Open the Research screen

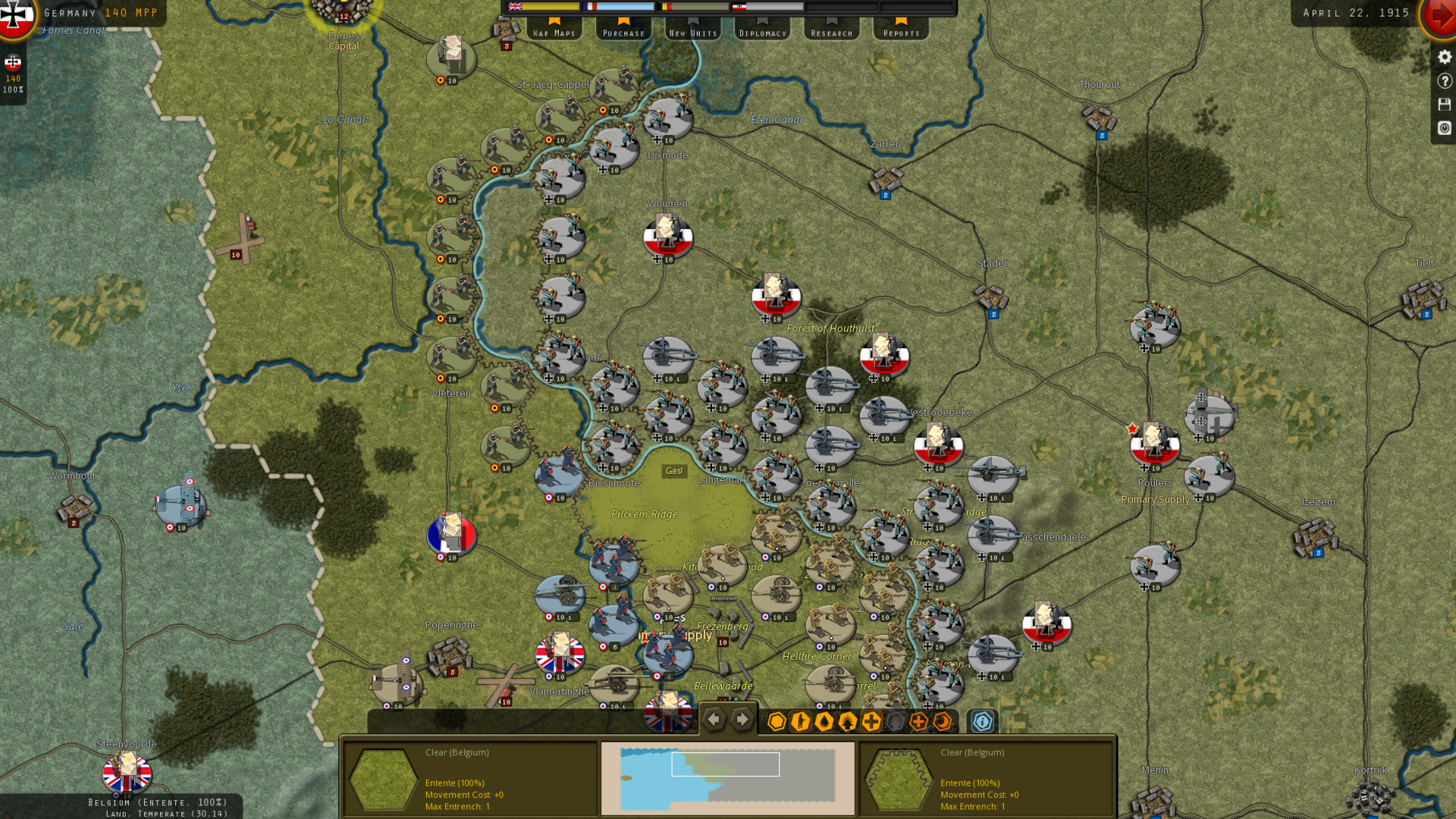pyautogui.click(x=832, y=29)
